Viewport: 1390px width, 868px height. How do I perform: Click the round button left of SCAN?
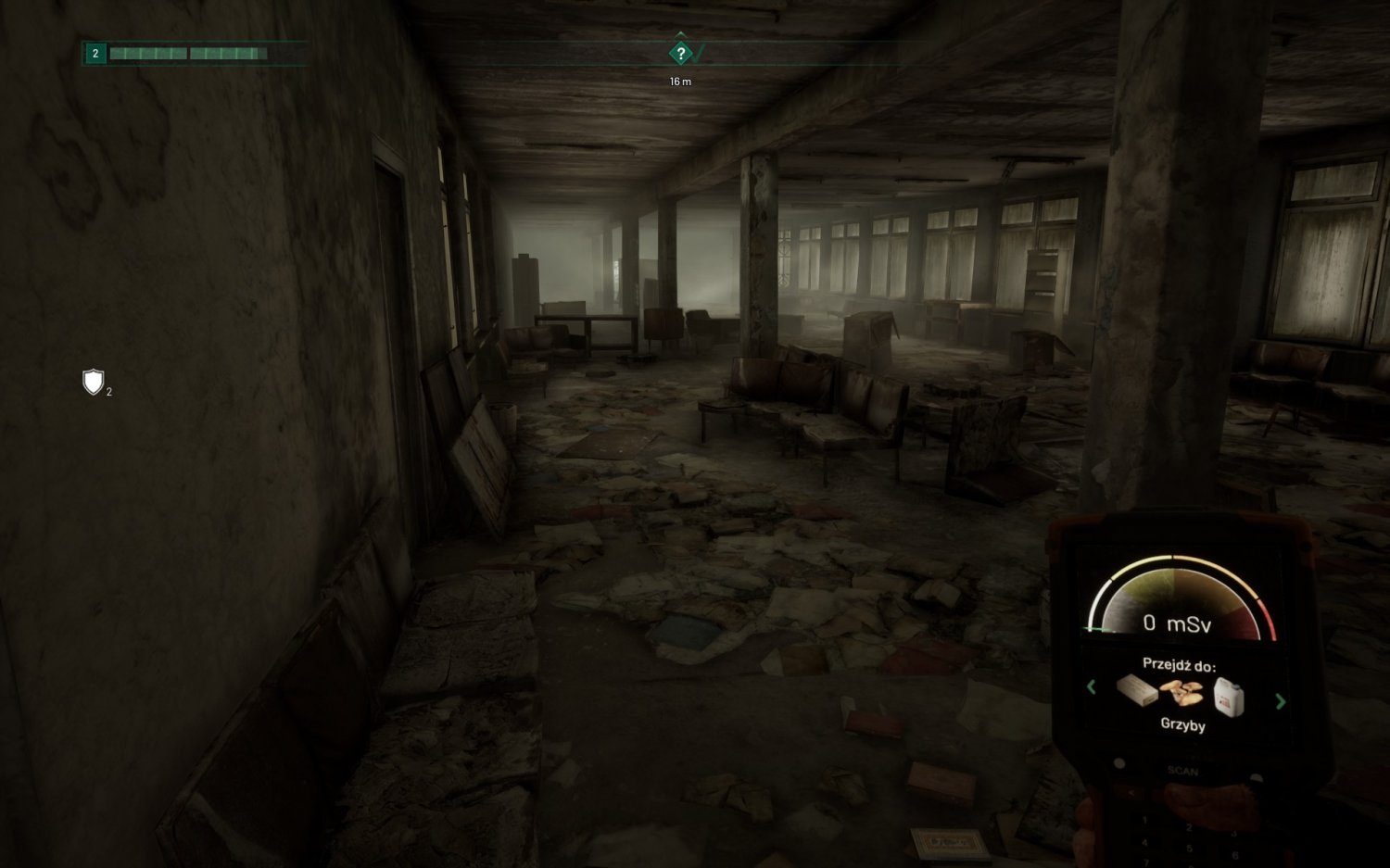coord(1119,762)
